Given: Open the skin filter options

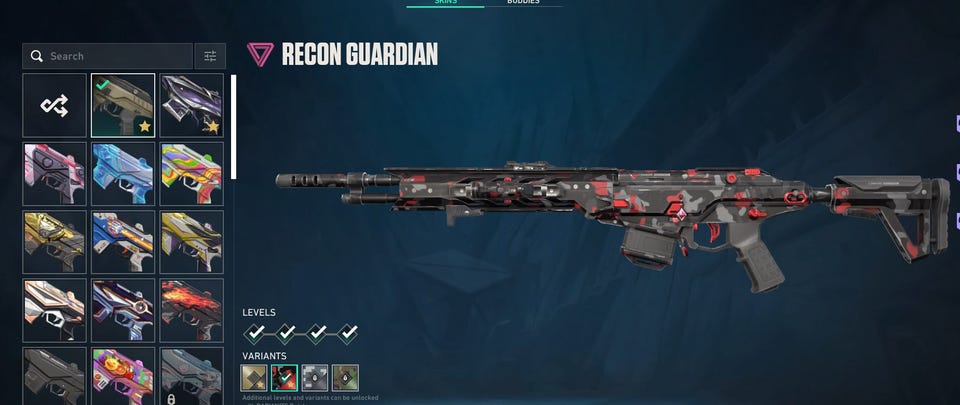Looking at the screenshot, I should [210, 56].
